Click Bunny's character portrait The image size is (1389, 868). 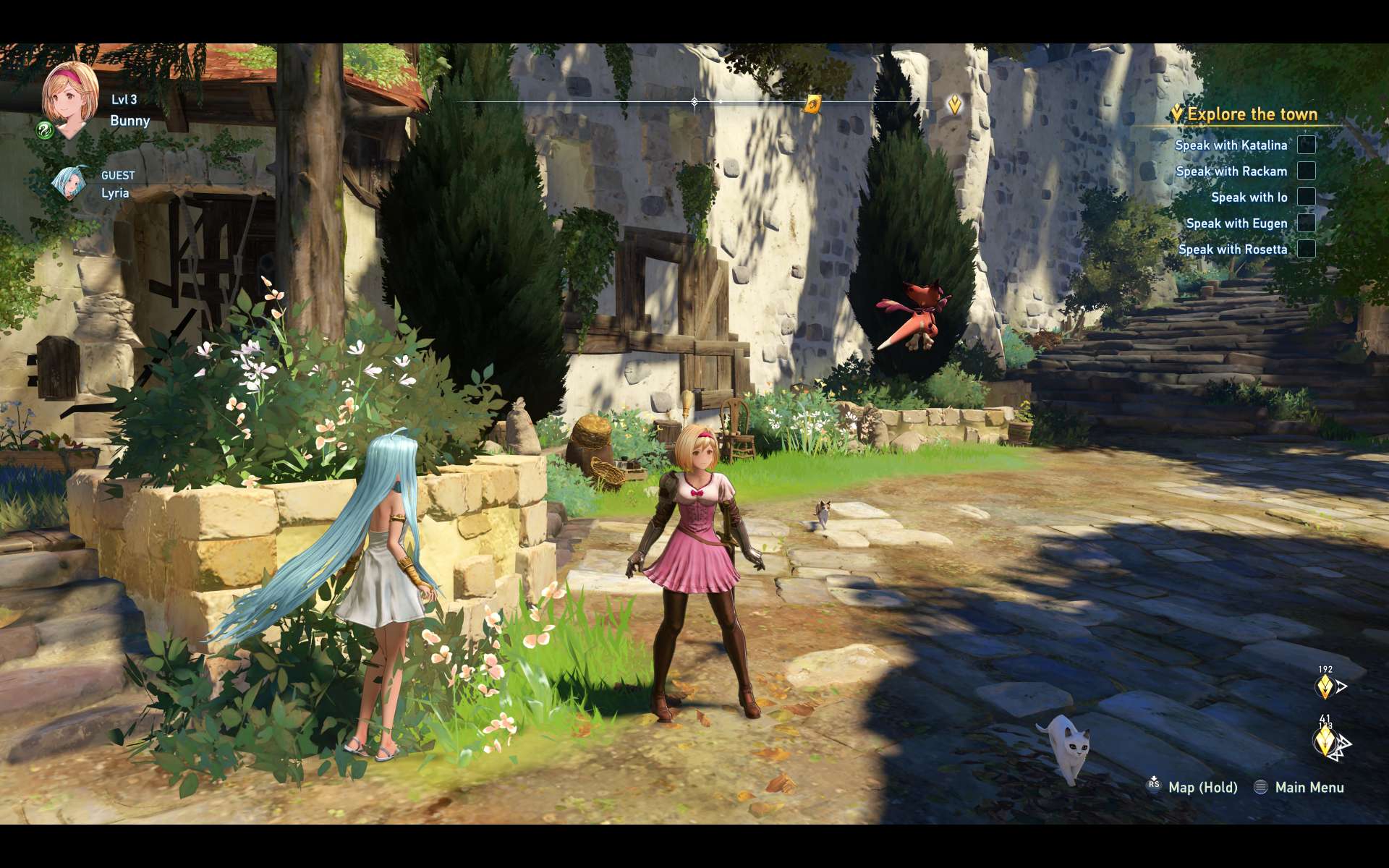(x=70, y=99)
